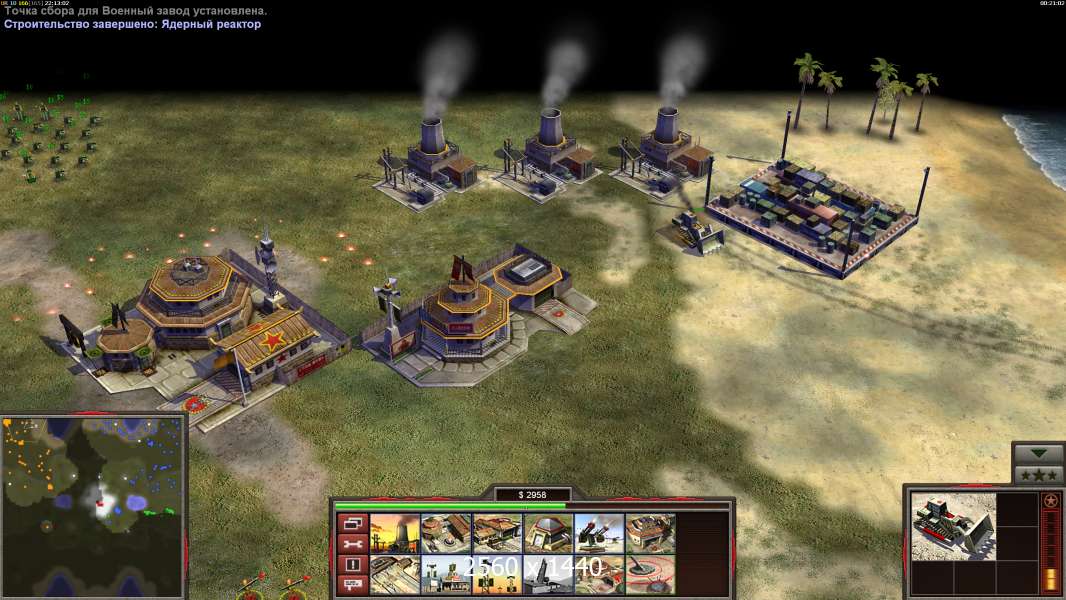Click the minimap to move the camera
This screenshot has height=600, width=1066.
(x=93, y=506)
